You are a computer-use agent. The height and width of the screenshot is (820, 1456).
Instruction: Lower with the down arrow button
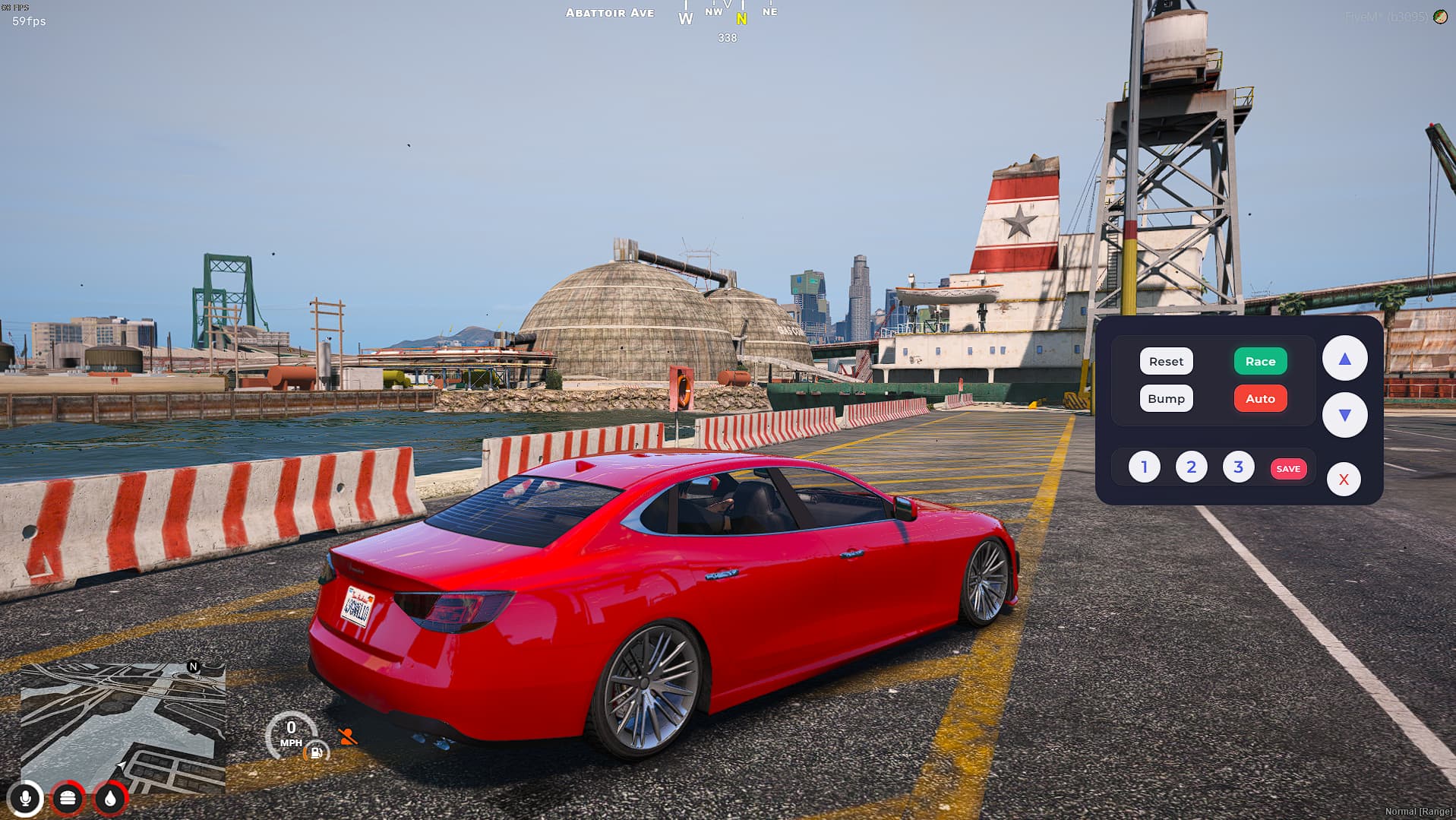(1344, 415)
